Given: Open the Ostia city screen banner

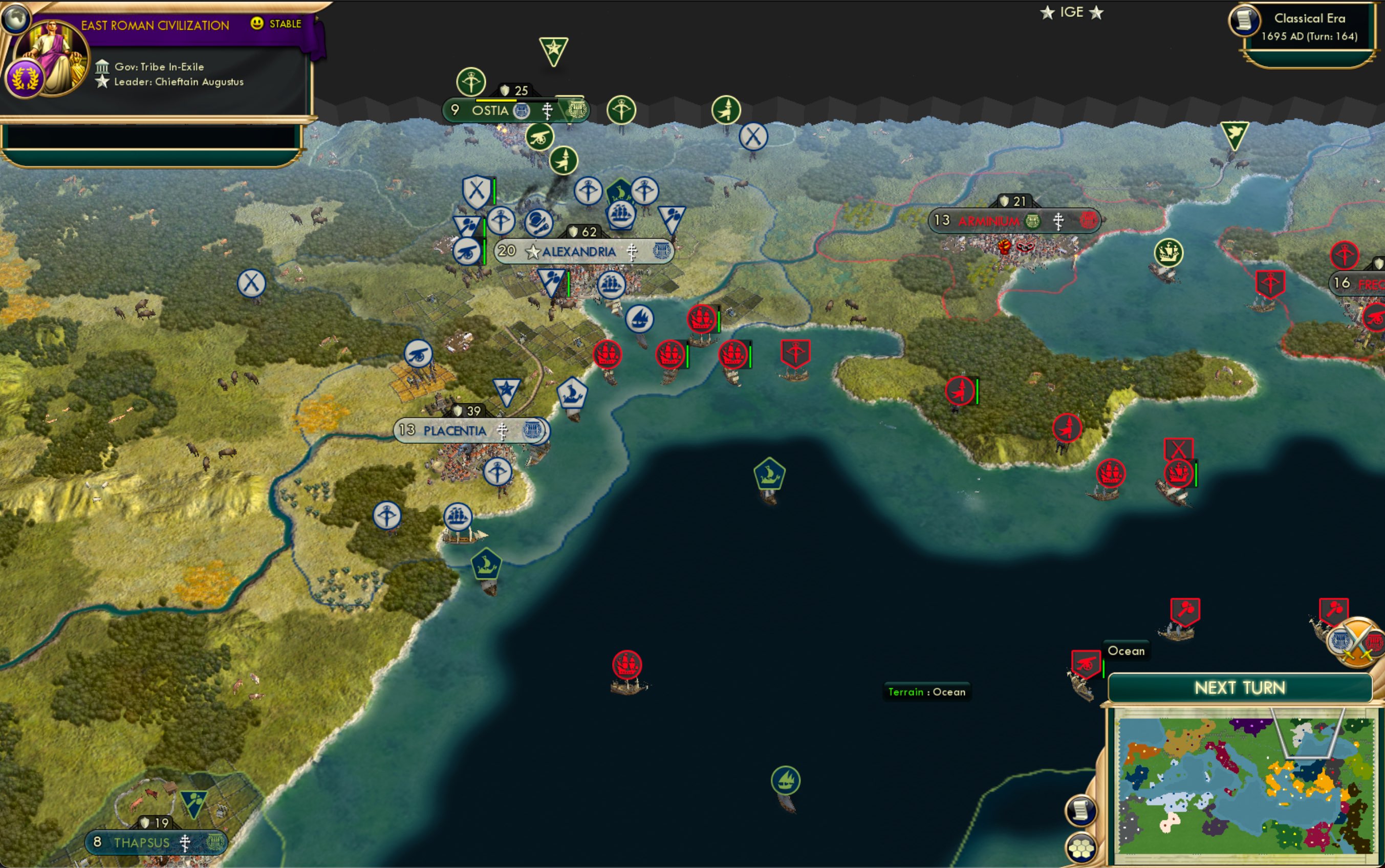Looking at the screenshot, I should coord(492,111).
